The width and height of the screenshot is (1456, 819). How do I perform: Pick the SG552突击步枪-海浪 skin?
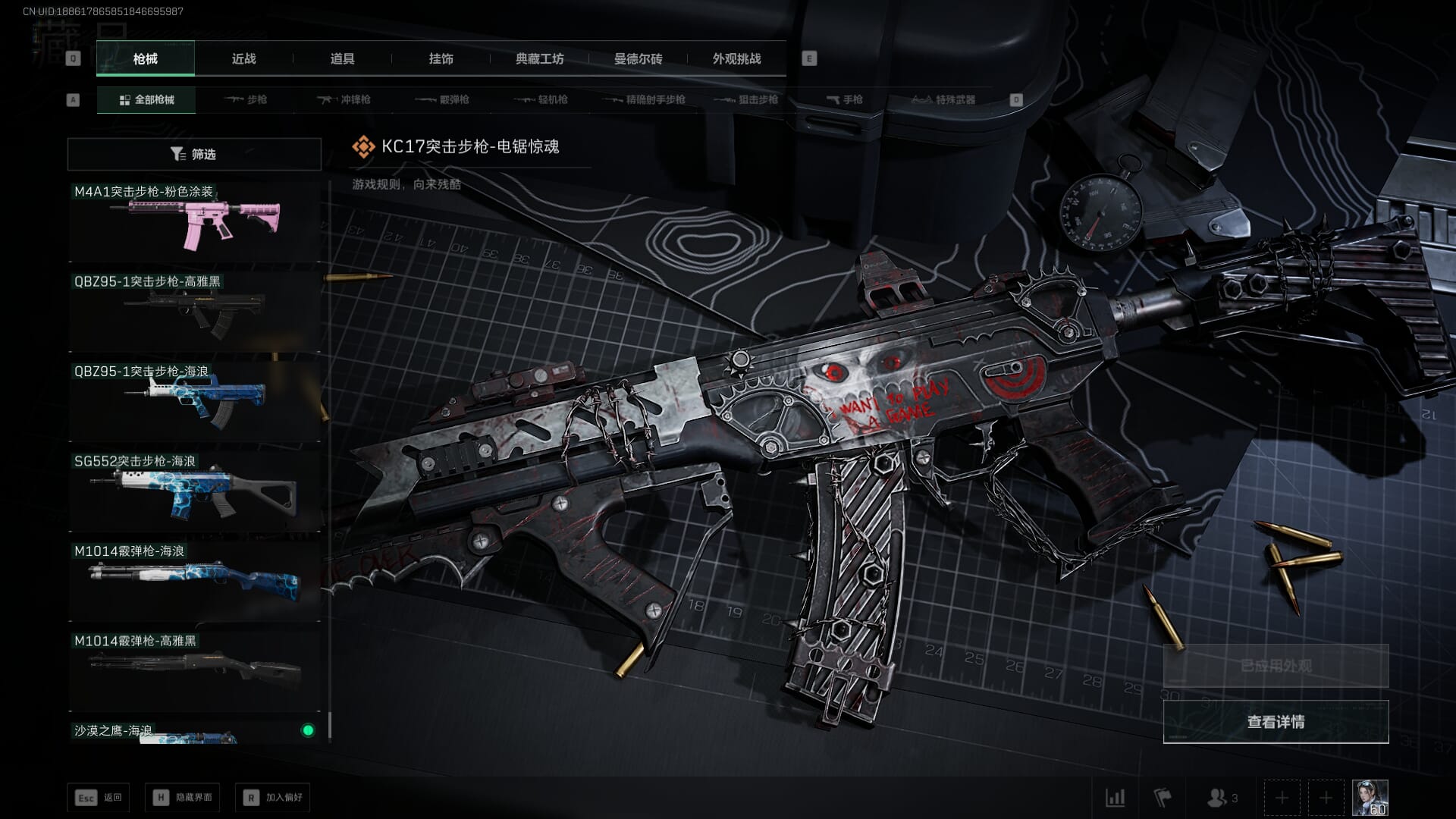[x=194, y=491]
